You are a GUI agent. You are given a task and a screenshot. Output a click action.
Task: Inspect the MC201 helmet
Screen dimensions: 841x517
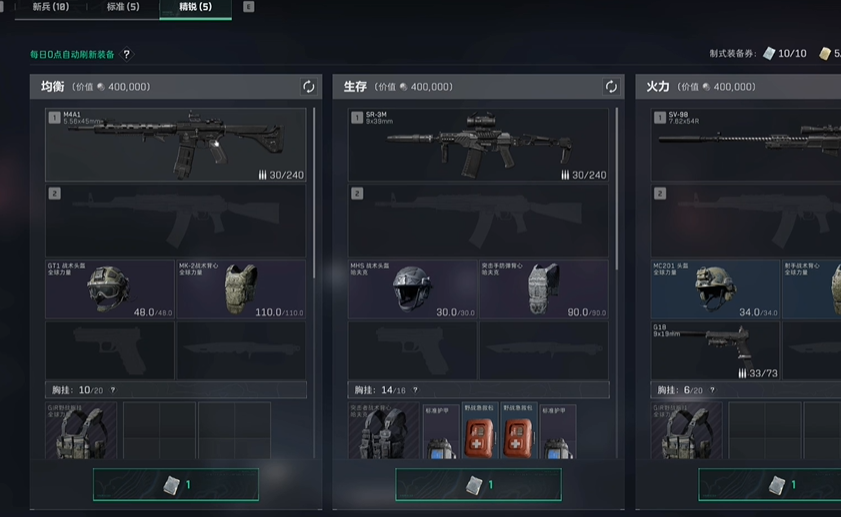point(715,289)
